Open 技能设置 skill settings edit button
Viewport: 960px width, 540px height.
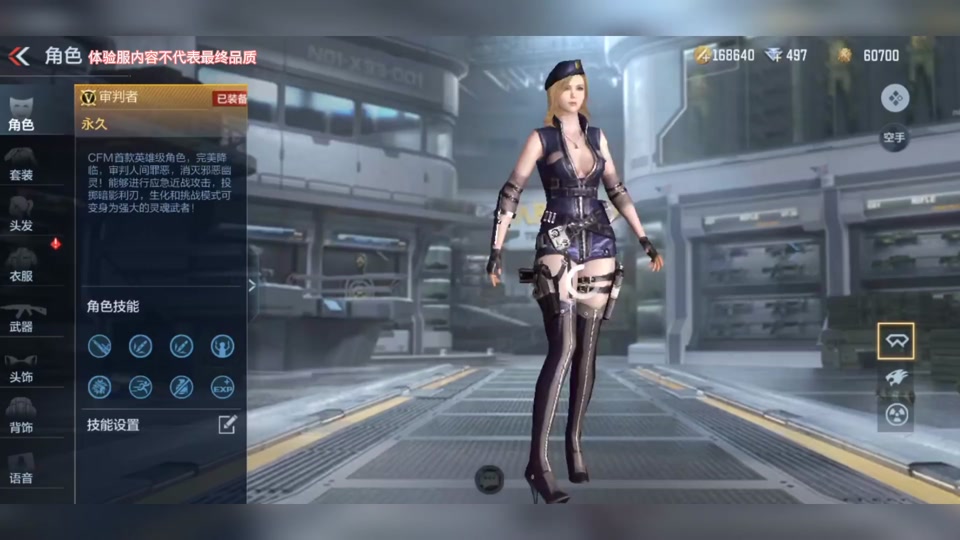click(x=227, y=425)
